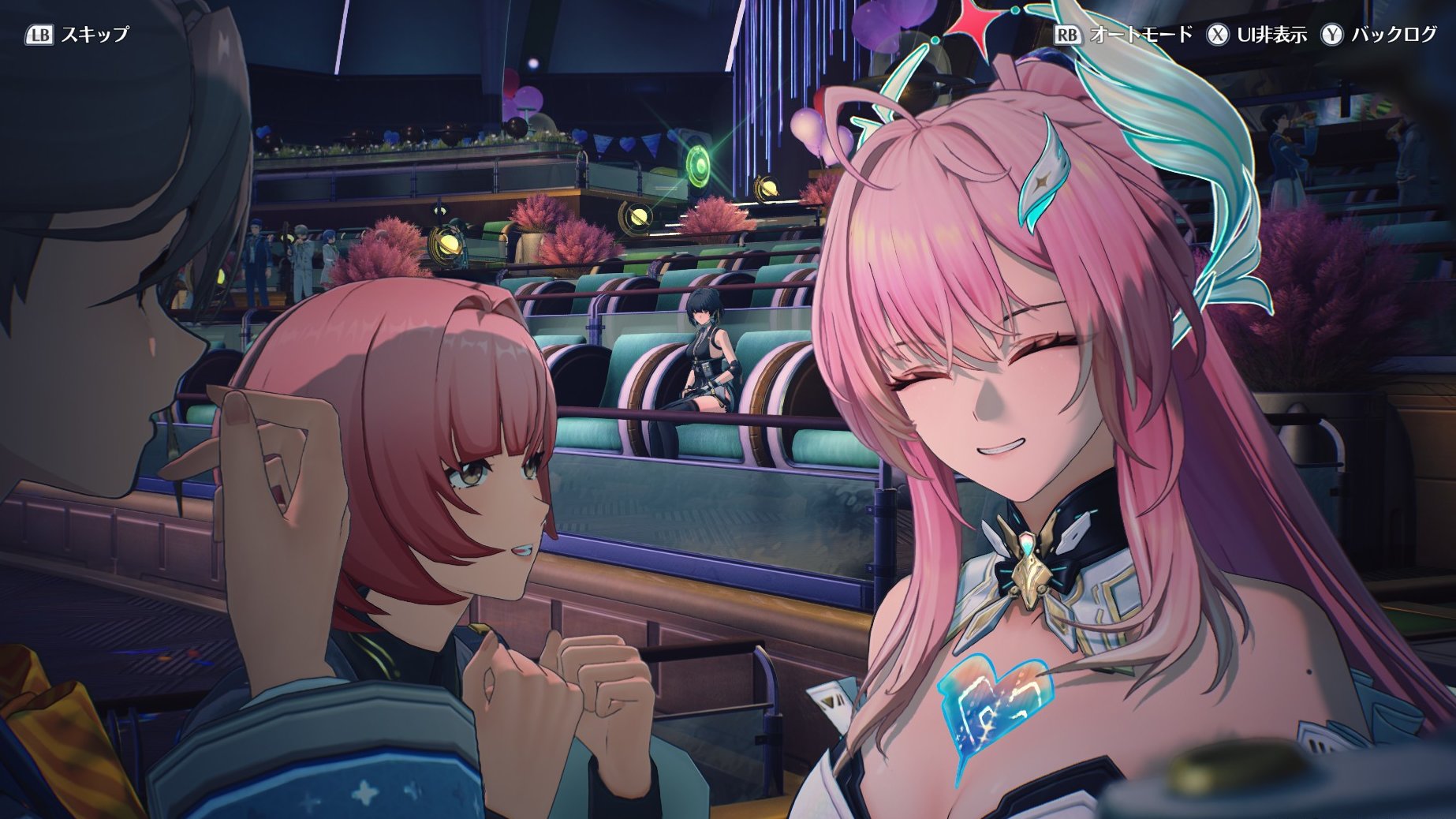The image size is (1456, 819).
Task: Hide the interface with UI非表示
Action: 1256,35
